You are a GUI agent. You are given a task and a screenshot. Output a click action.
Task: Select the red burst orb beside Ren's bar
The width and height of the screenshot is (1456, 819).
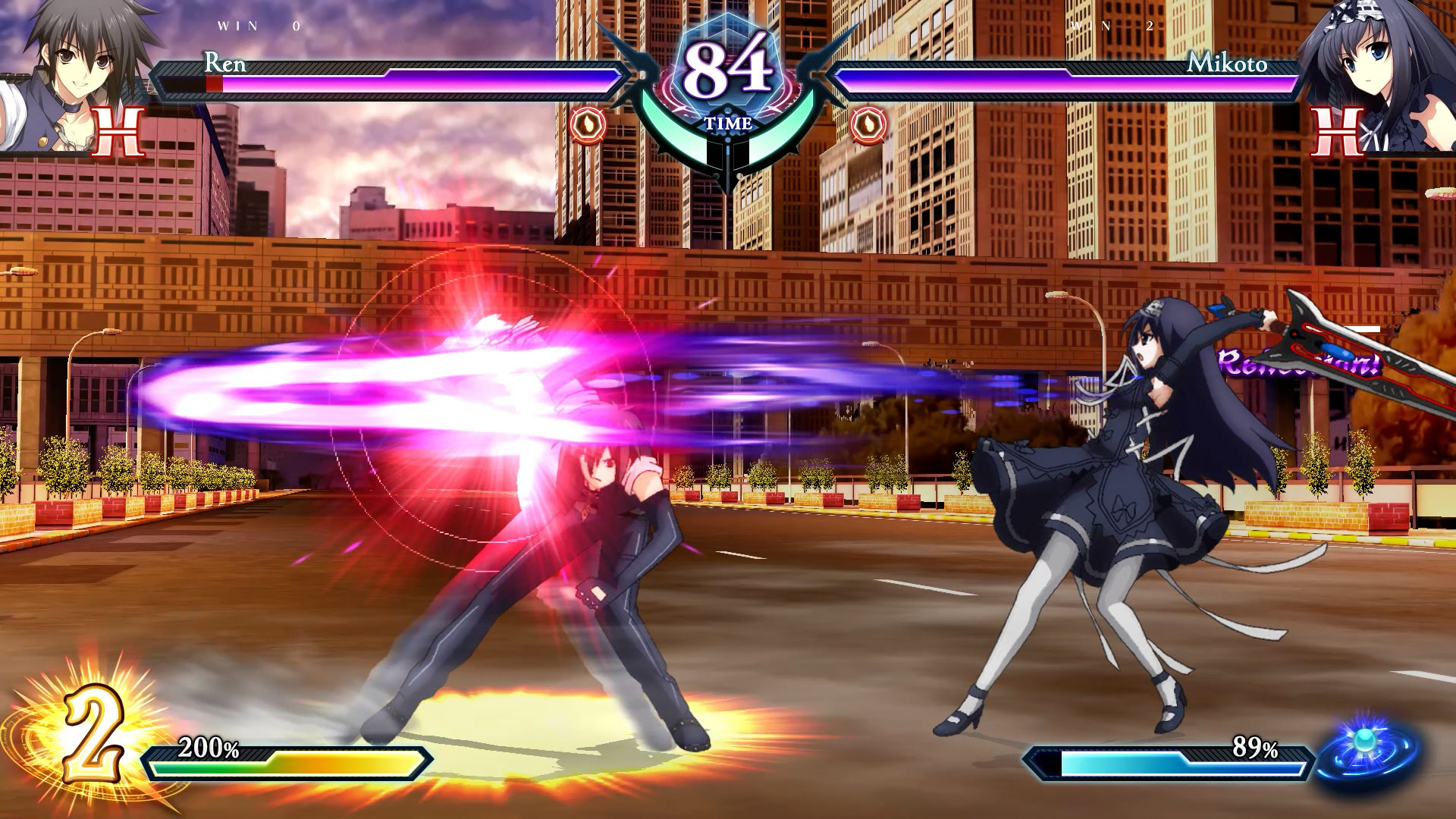(x=588, y=125)
